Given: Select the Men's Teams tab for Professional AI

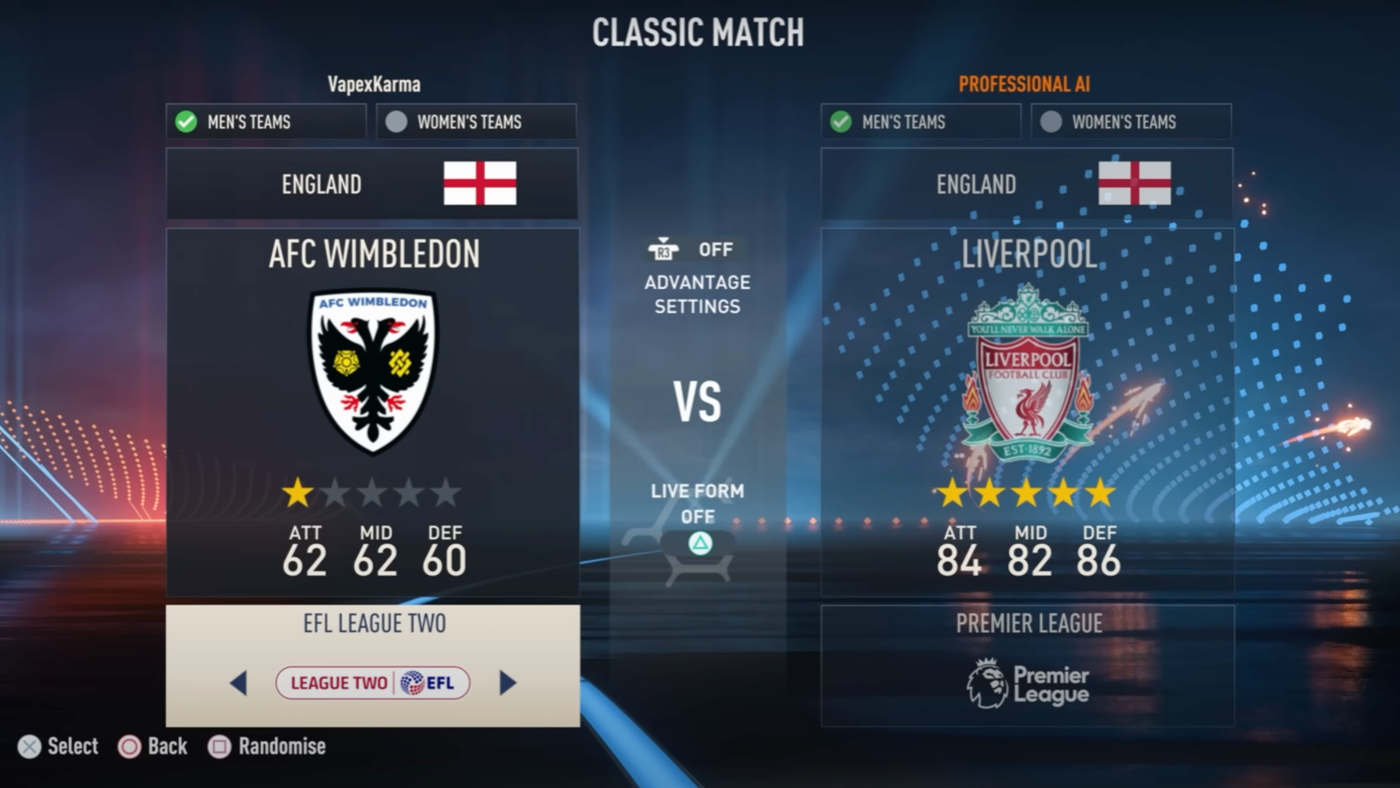Looking at the screenshot, I should tap(920, 121).
